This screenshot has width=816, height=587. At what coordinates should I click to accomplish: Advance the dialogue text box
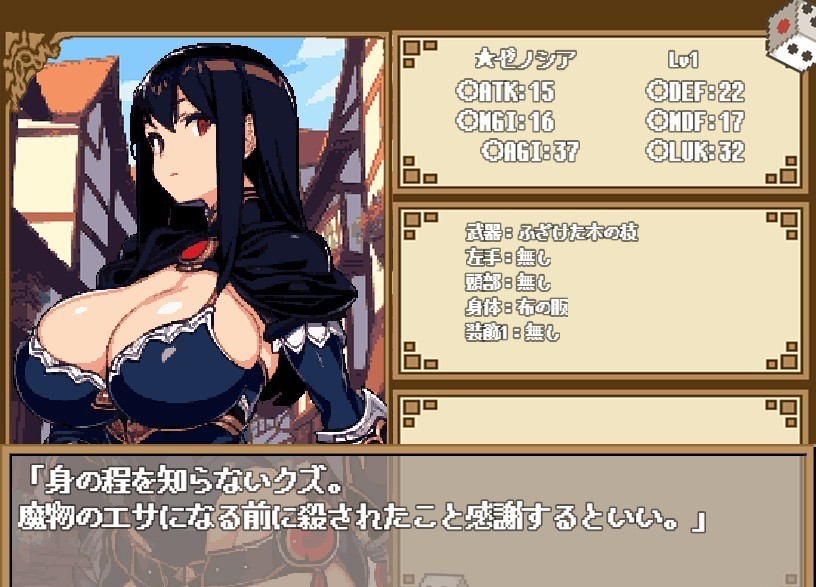pyautogui.click(x=407, y=510)
